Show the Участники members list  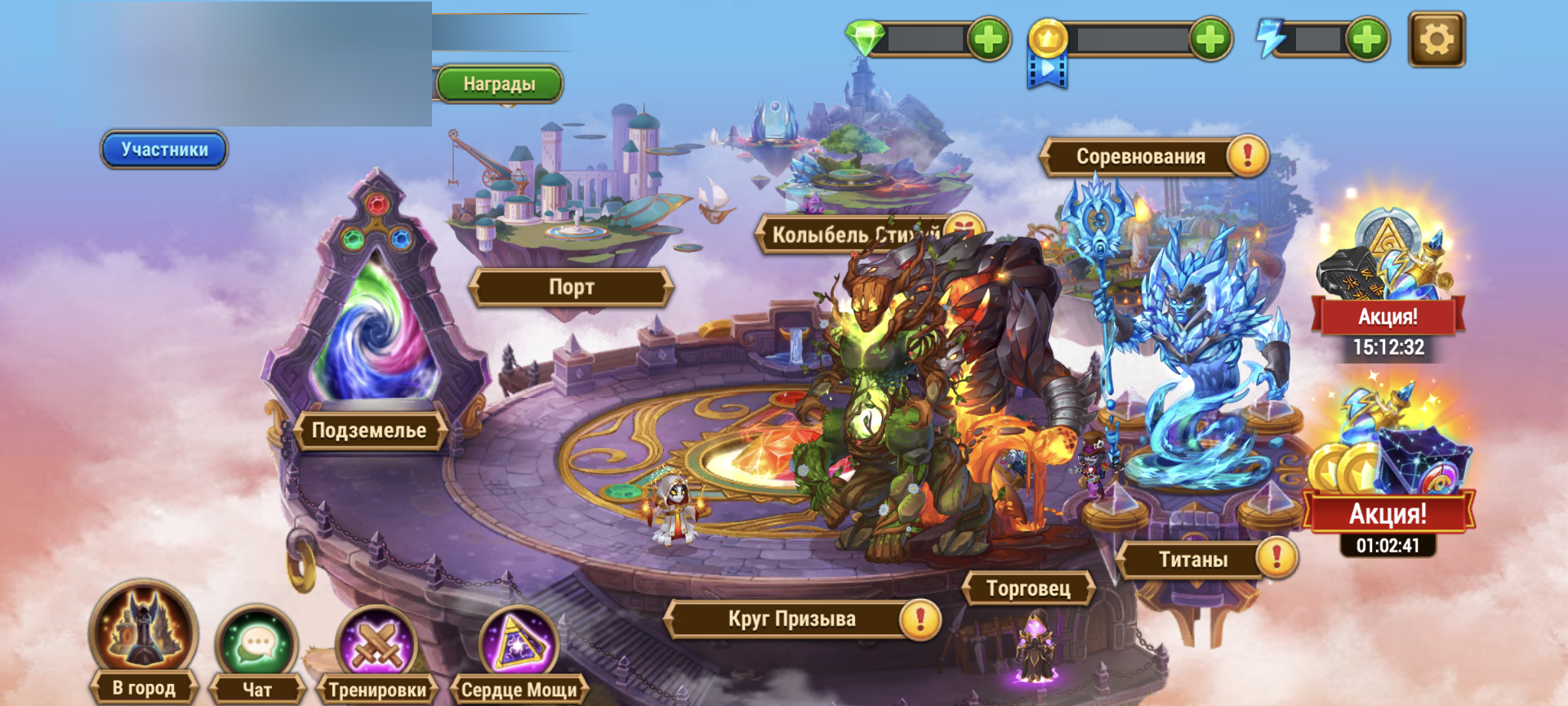164,150
